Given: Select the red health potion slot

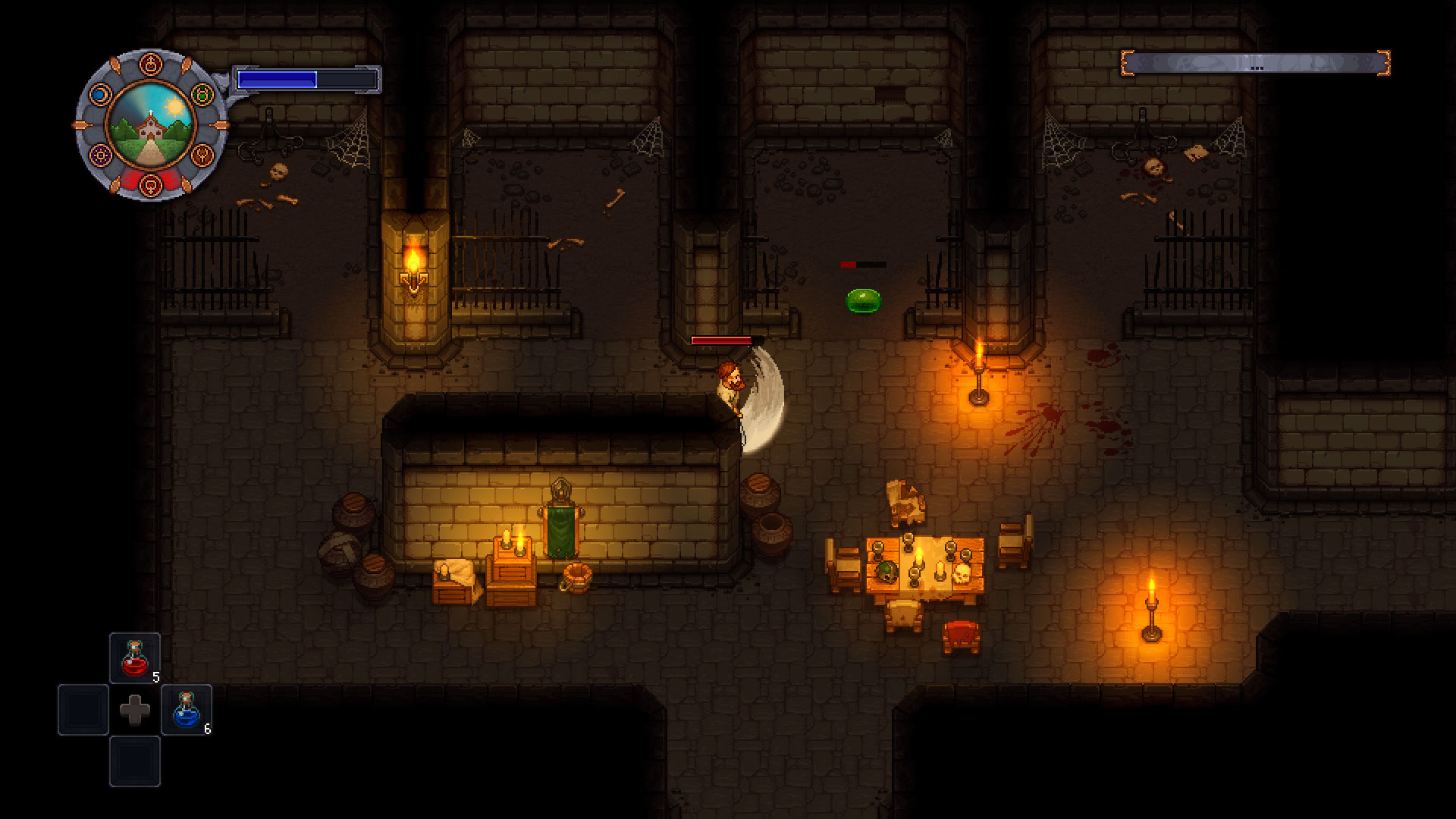Looking at the screenshot, I should (x=135, y=658).
